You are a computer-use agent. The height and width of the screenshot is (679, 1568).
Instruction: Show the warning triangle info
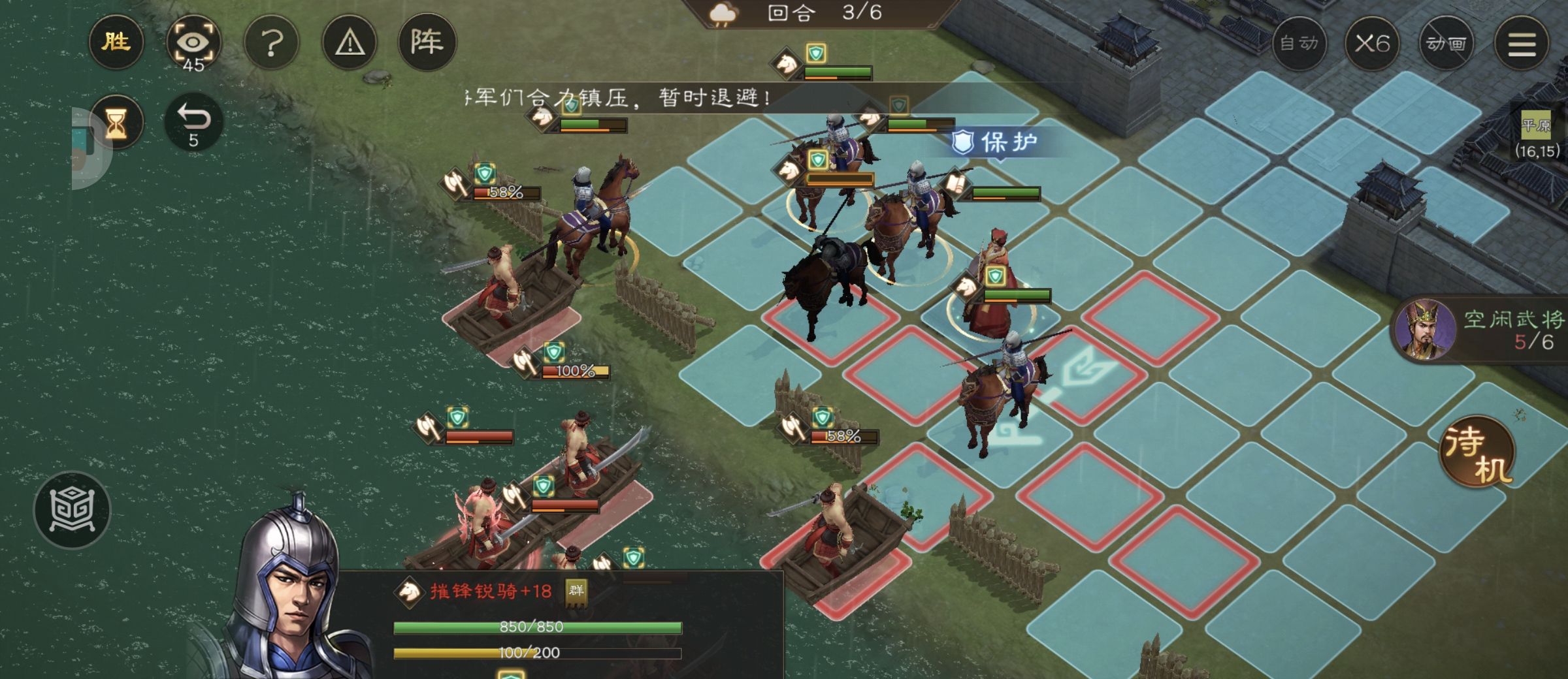click(350, 44)
